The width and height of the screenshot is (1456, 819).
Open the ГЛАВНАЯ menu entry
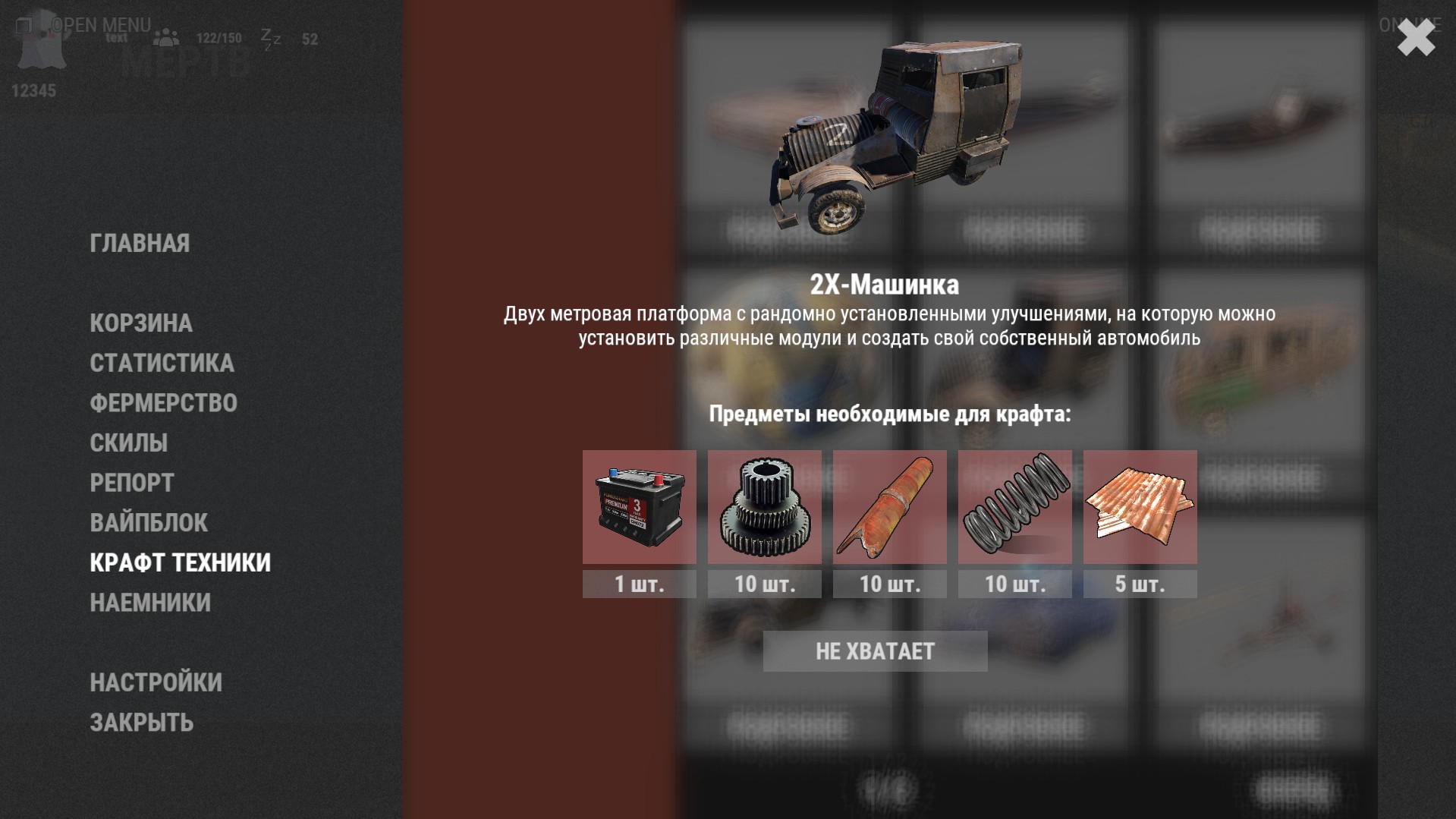(140, 243)
